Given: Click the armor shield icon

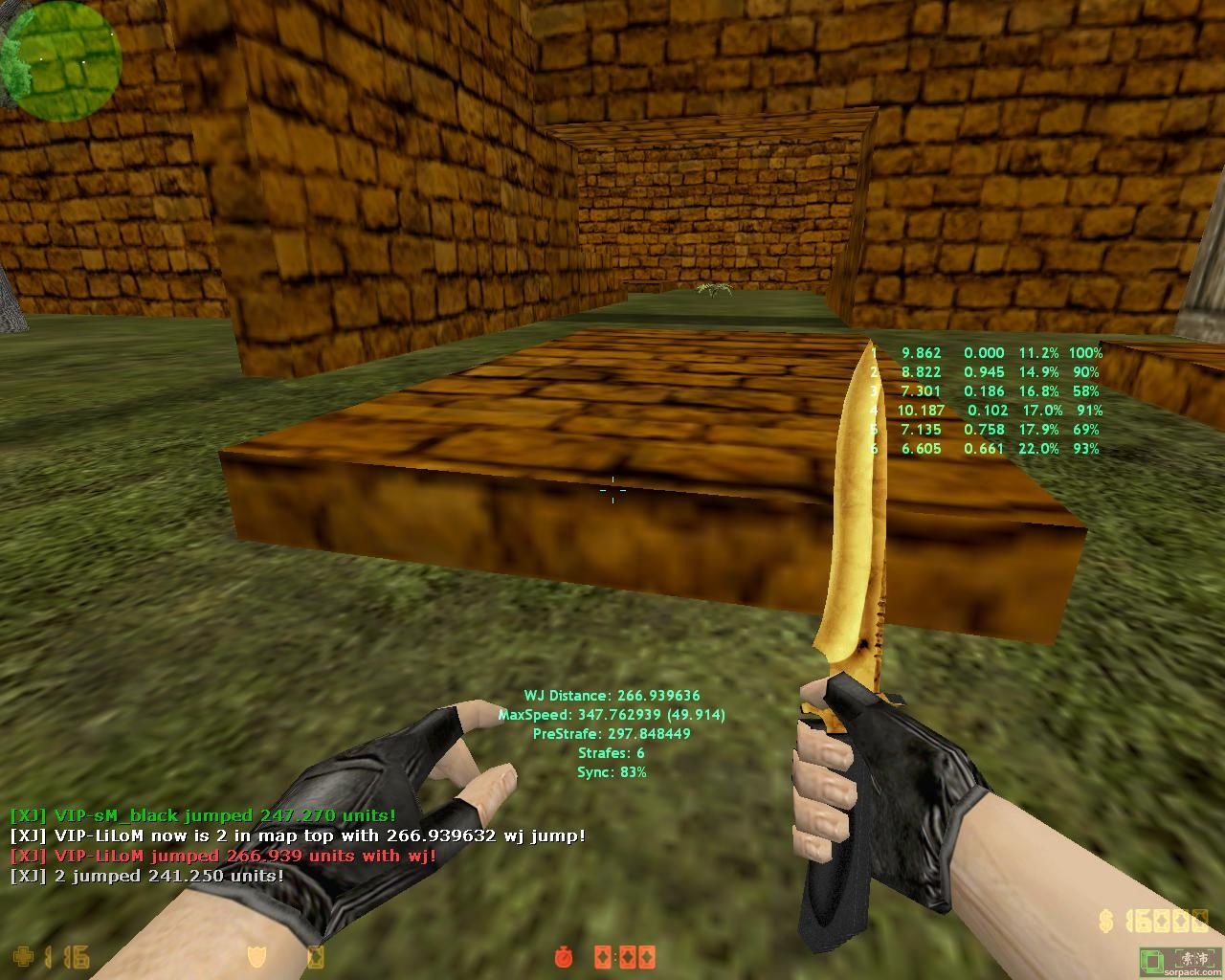Looking at the screenshot, I should point(256,956).
